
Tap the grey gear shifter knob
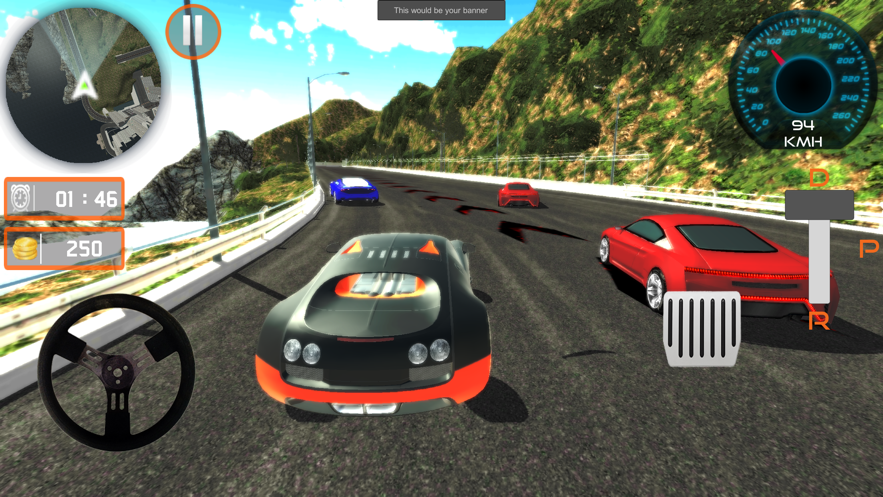pyautogui.click(x=819, y=206)
